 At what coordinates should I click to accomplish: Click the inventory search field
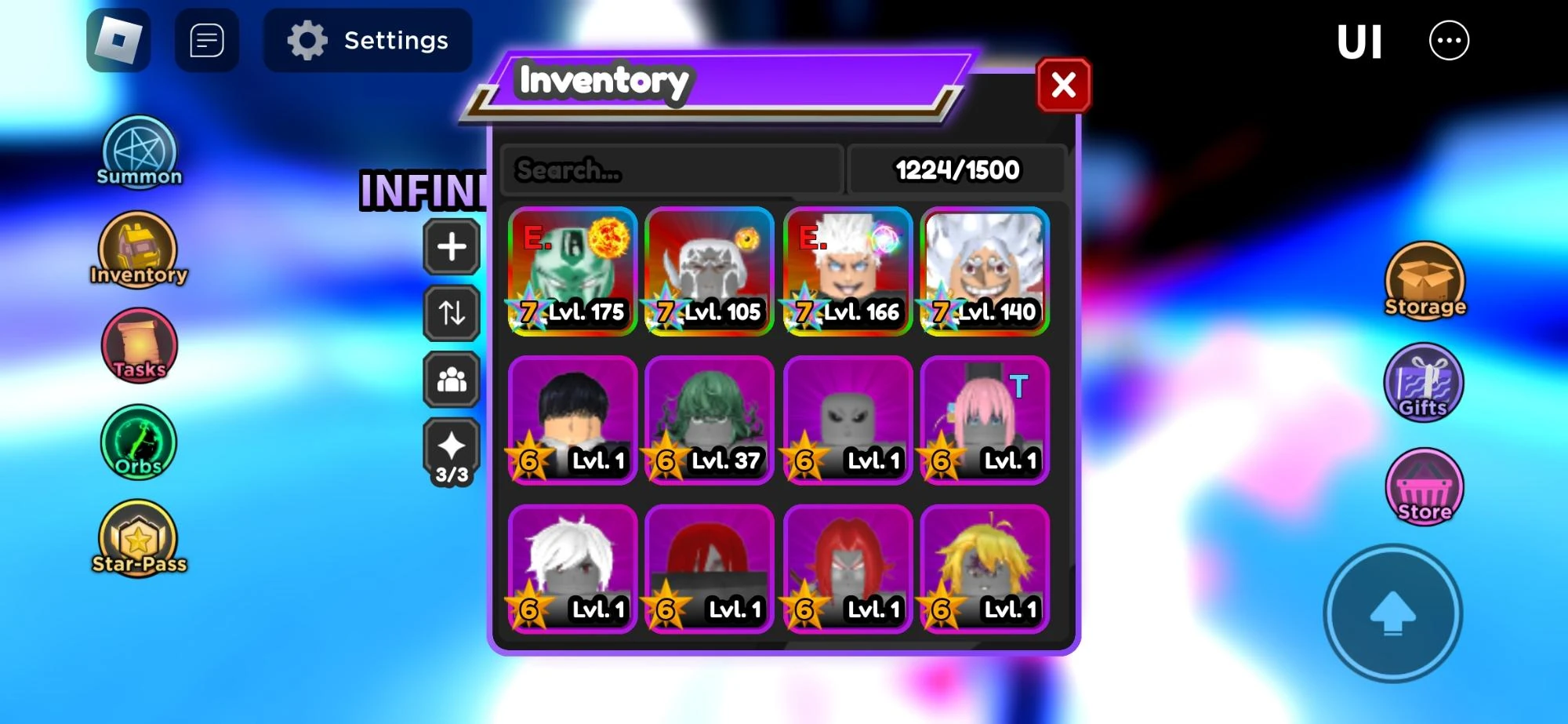pos(672,169)
